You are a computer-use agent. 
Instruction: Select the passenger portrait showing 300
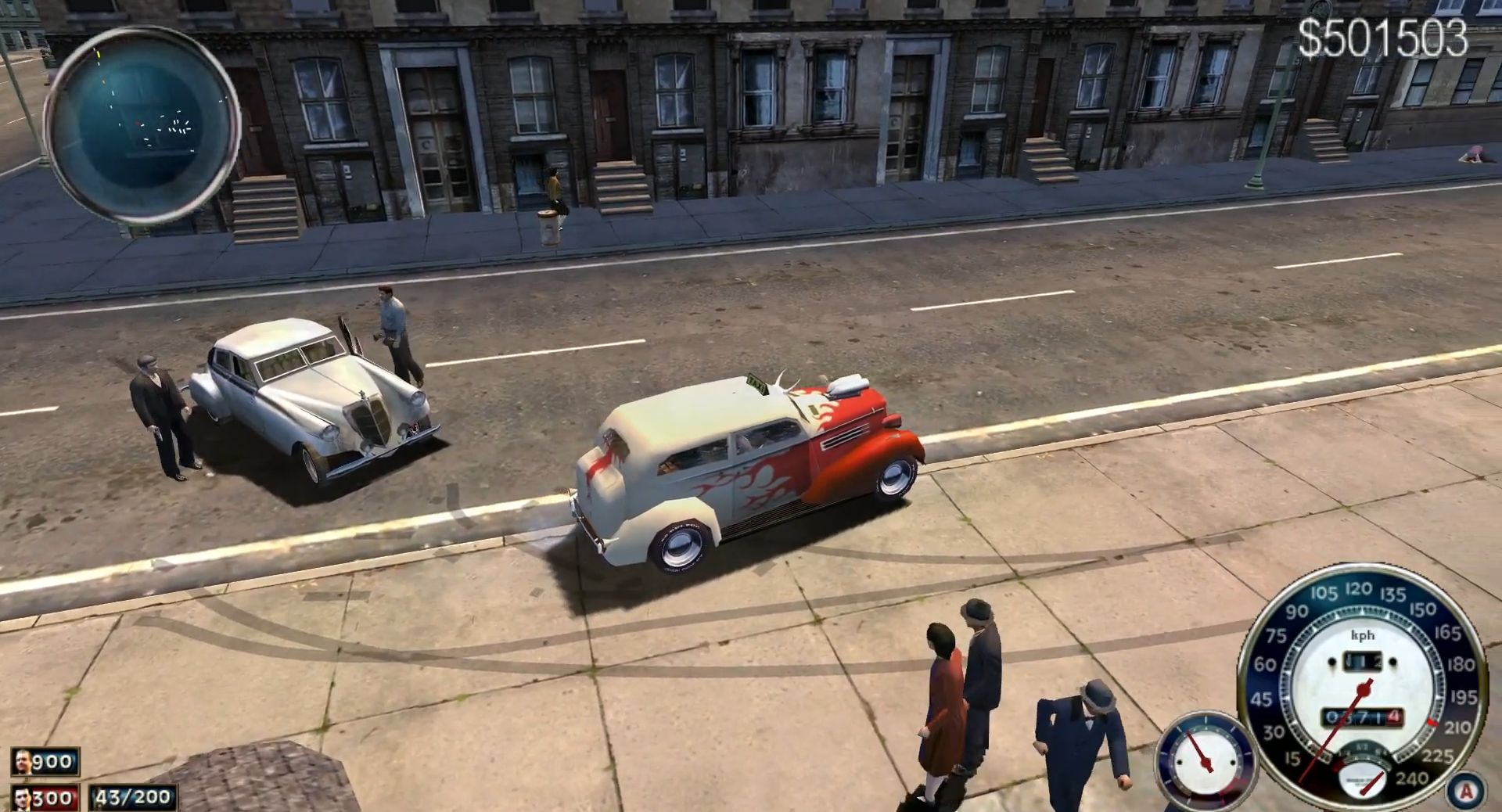pyautogui.click(x=23, y=798)
